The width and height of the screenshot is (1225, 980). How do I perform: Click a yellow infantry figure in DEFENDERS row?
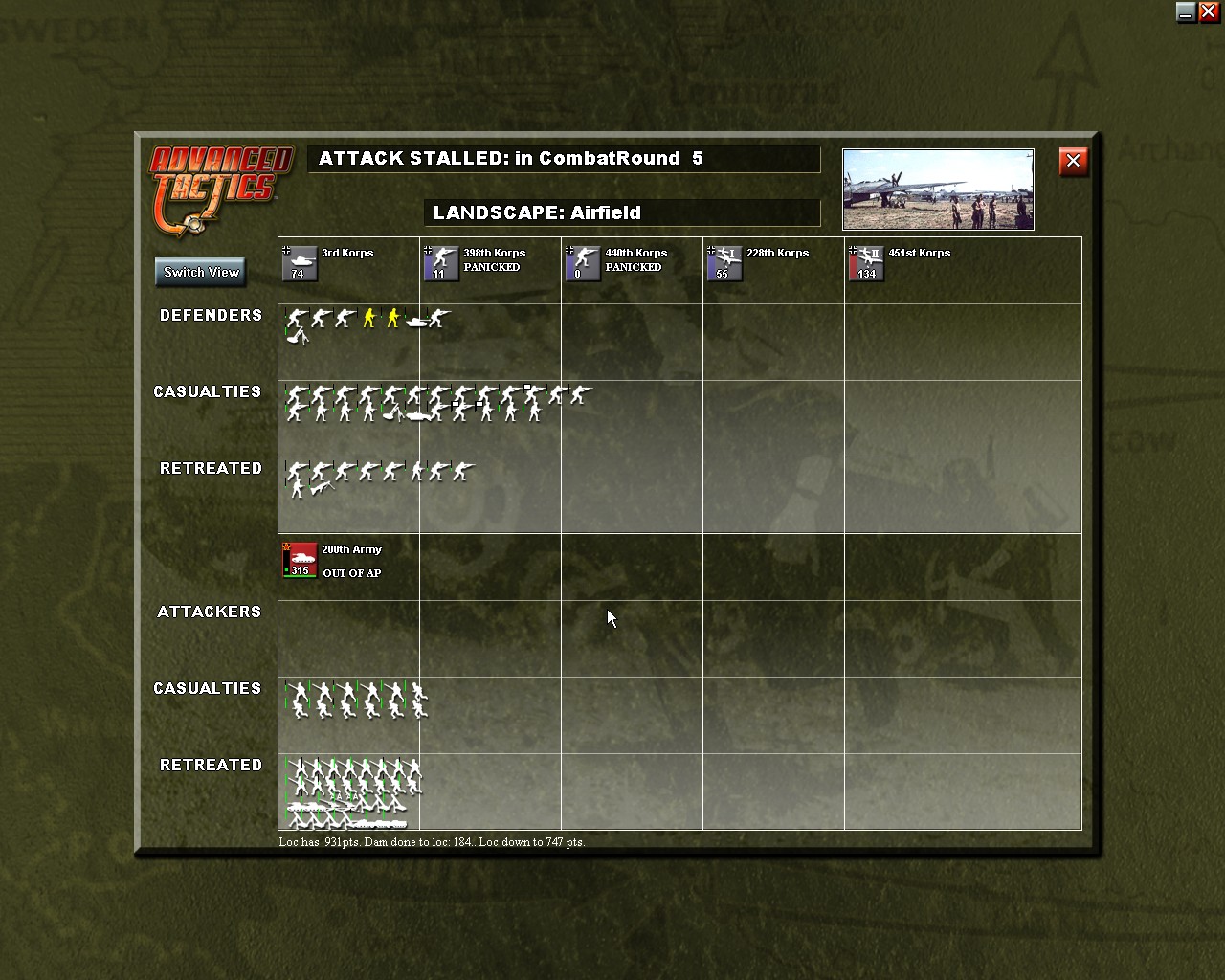point(368,319)
